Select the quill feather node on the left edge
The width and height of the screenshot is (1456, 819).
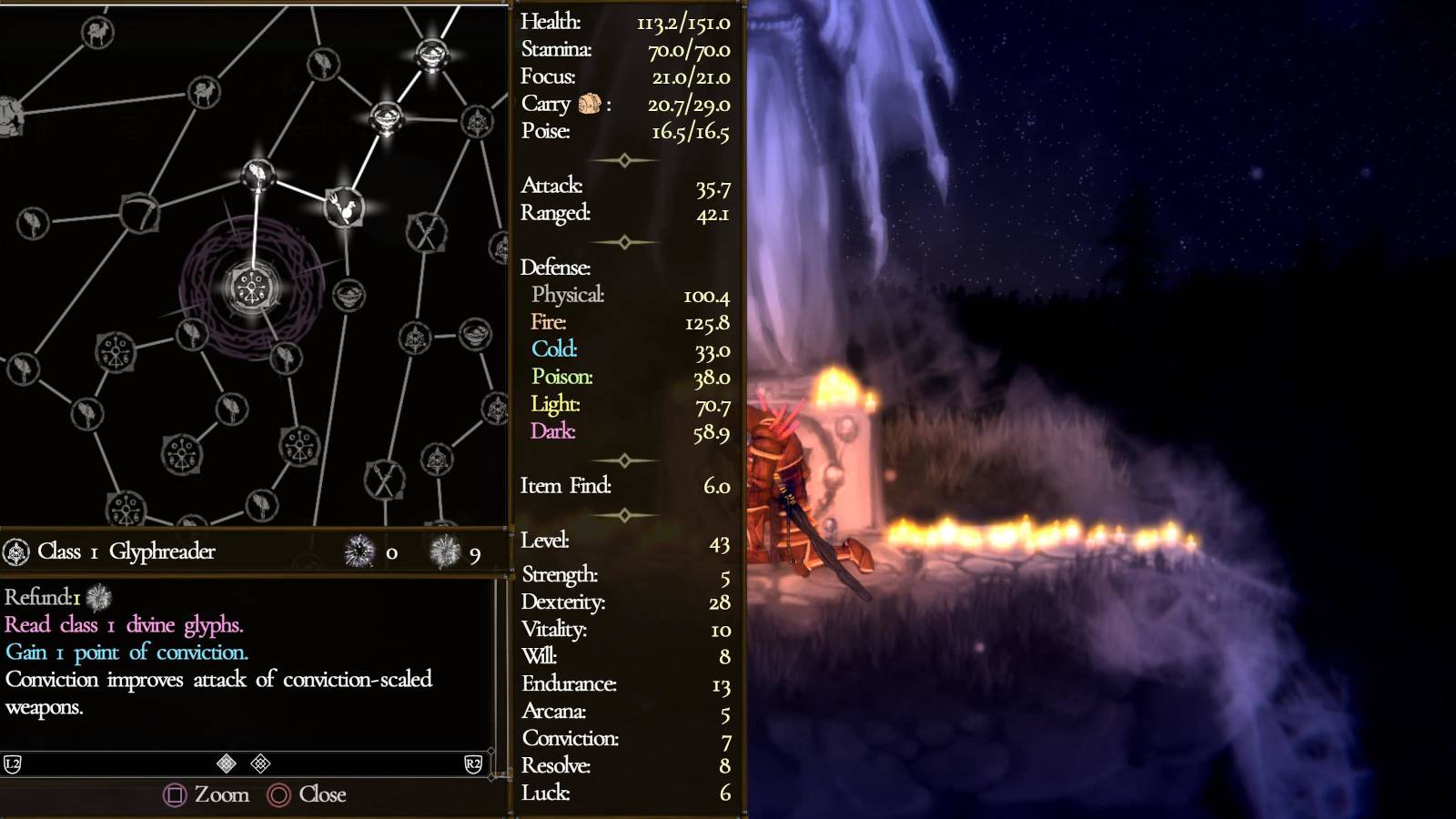click(31, 221)
